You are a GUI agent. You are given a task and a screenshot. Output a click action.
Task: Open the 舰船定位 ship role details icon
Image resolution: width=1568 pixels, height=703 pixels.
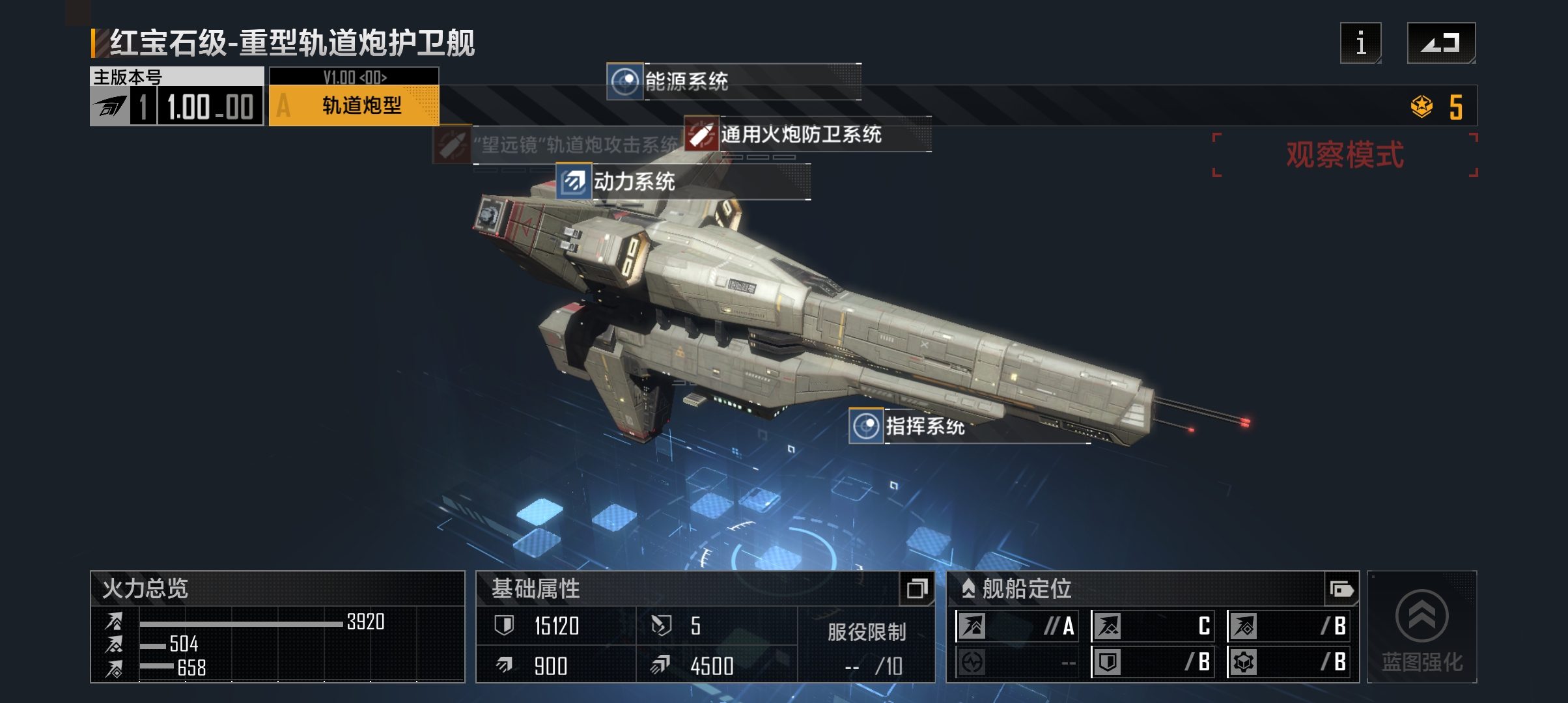(x=1341, y=590)
